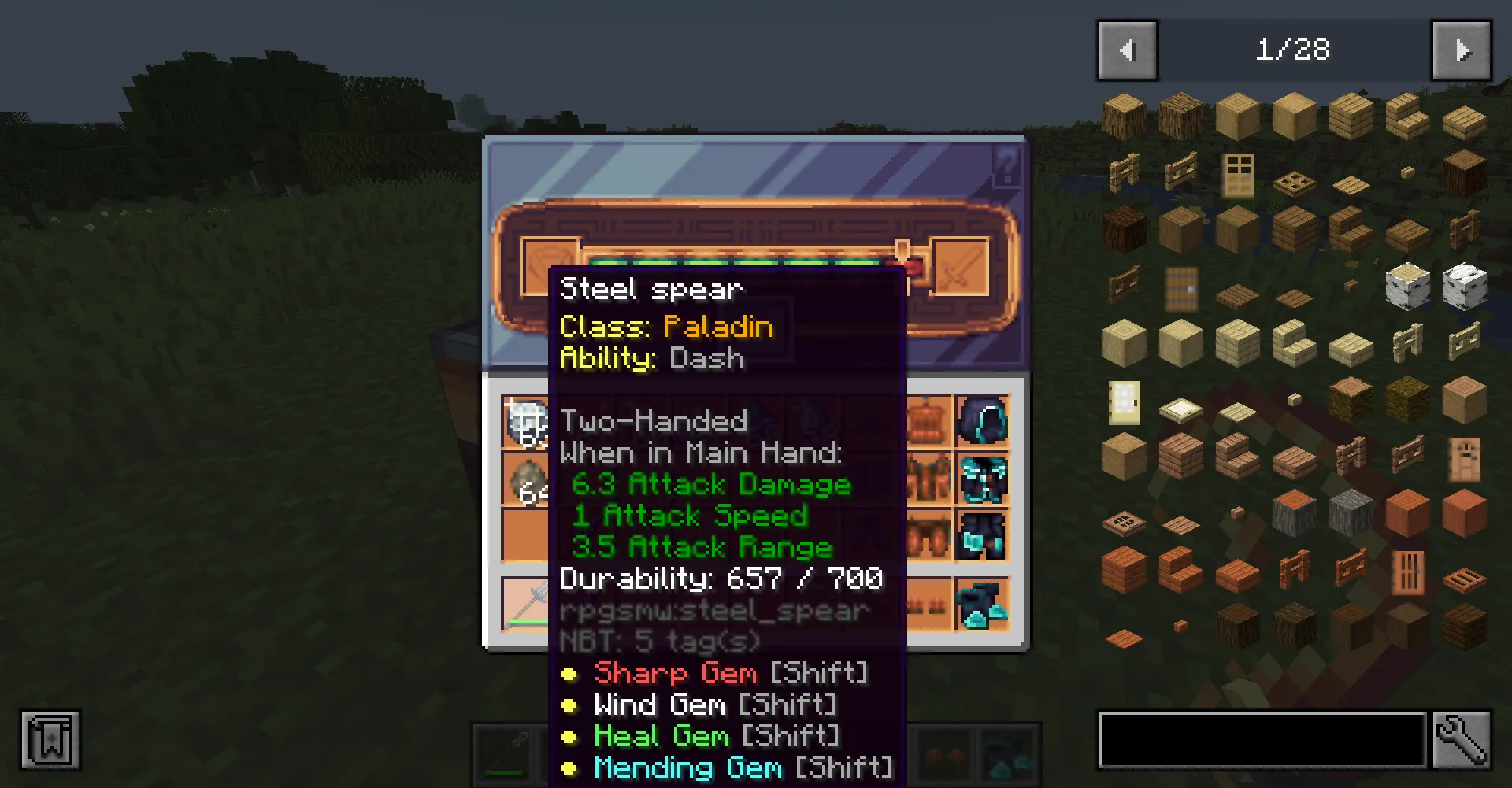The width and height of the screenshot is (1512, 788).
Task: Equip the dark helmet from the armor slot
Action: [x=981, y=421]
